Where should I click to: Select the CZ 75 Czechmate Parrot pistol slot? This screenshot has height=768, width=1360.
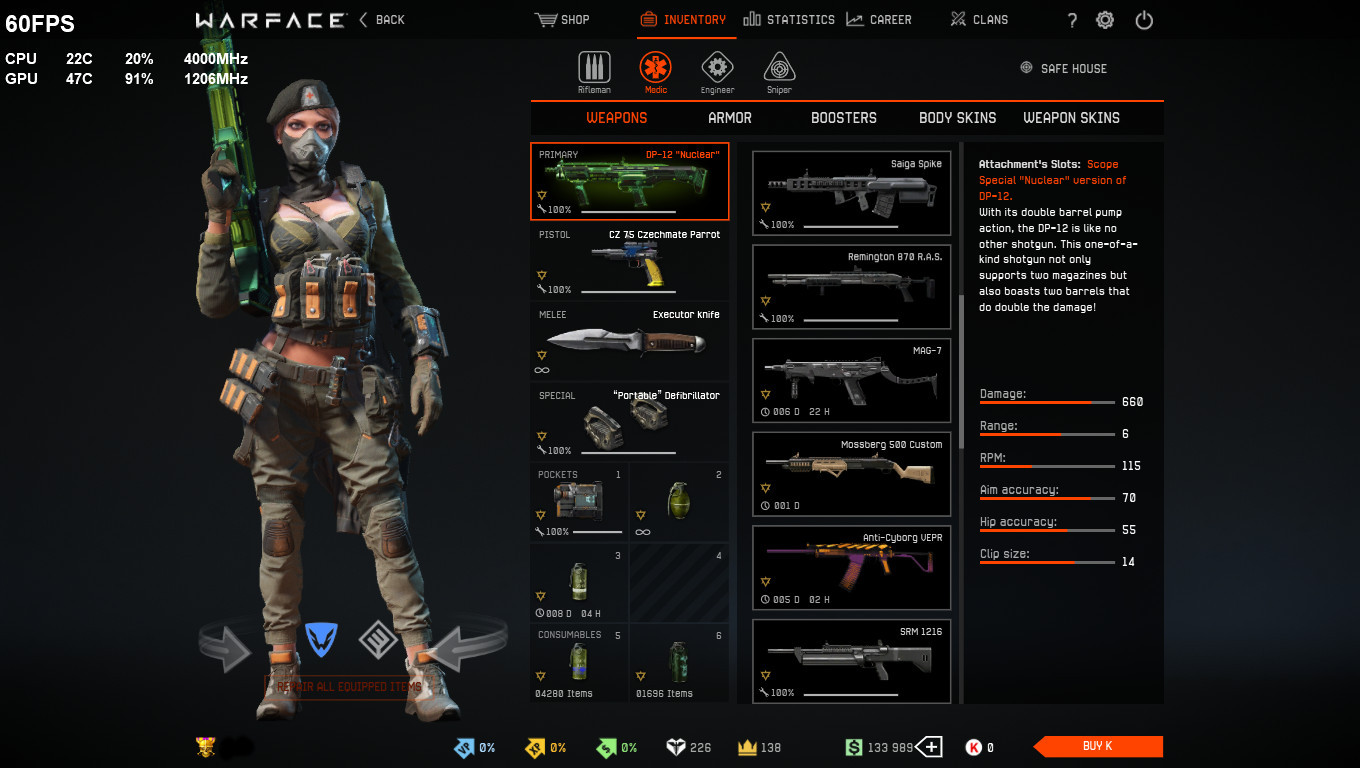(629, 261)
